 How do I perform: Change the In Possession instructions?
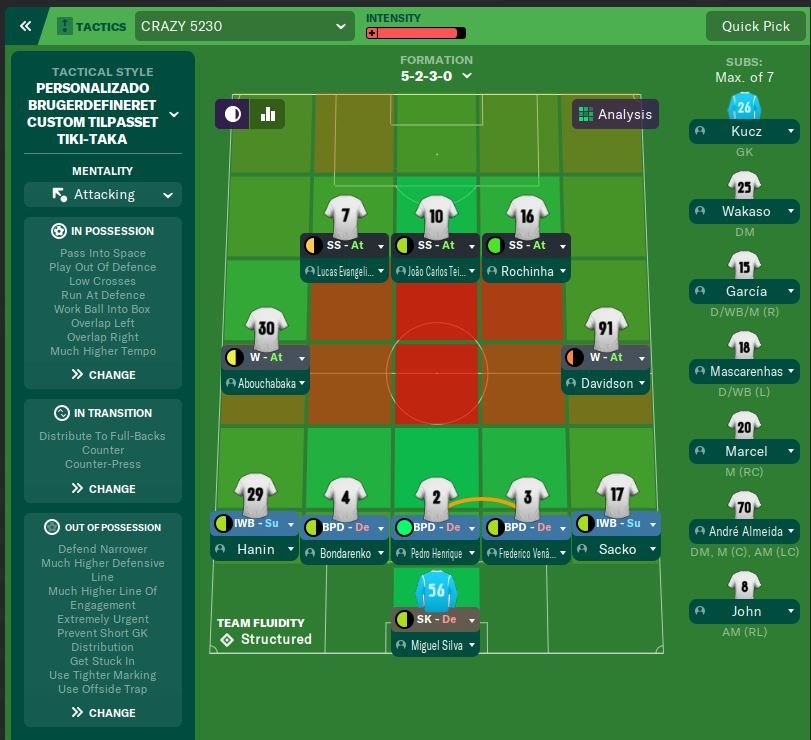[103, 375]
